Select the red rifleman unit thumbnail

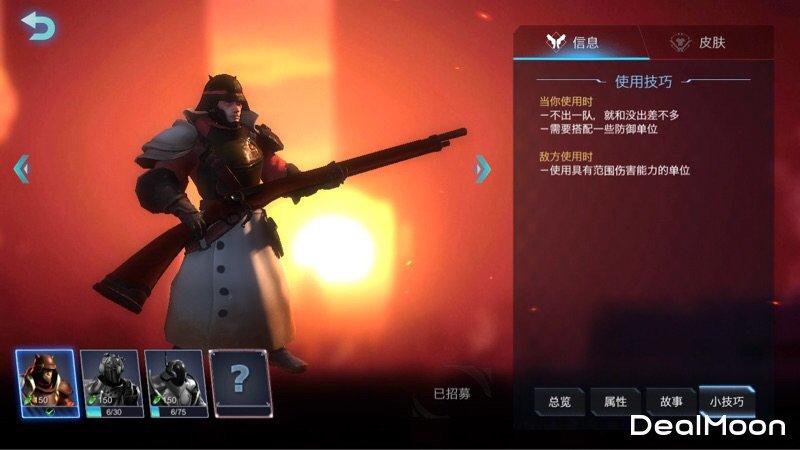tap(46, 383)
